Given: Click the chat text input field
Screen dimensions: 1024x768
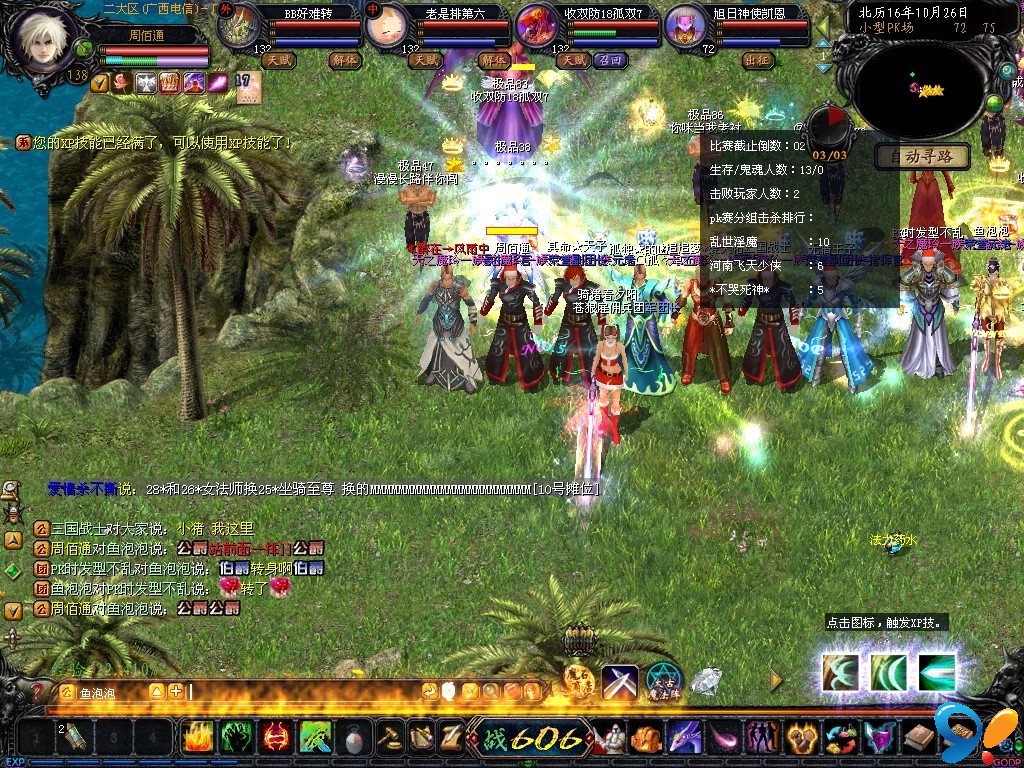Looking at the screenshot, I should [300, 691].
